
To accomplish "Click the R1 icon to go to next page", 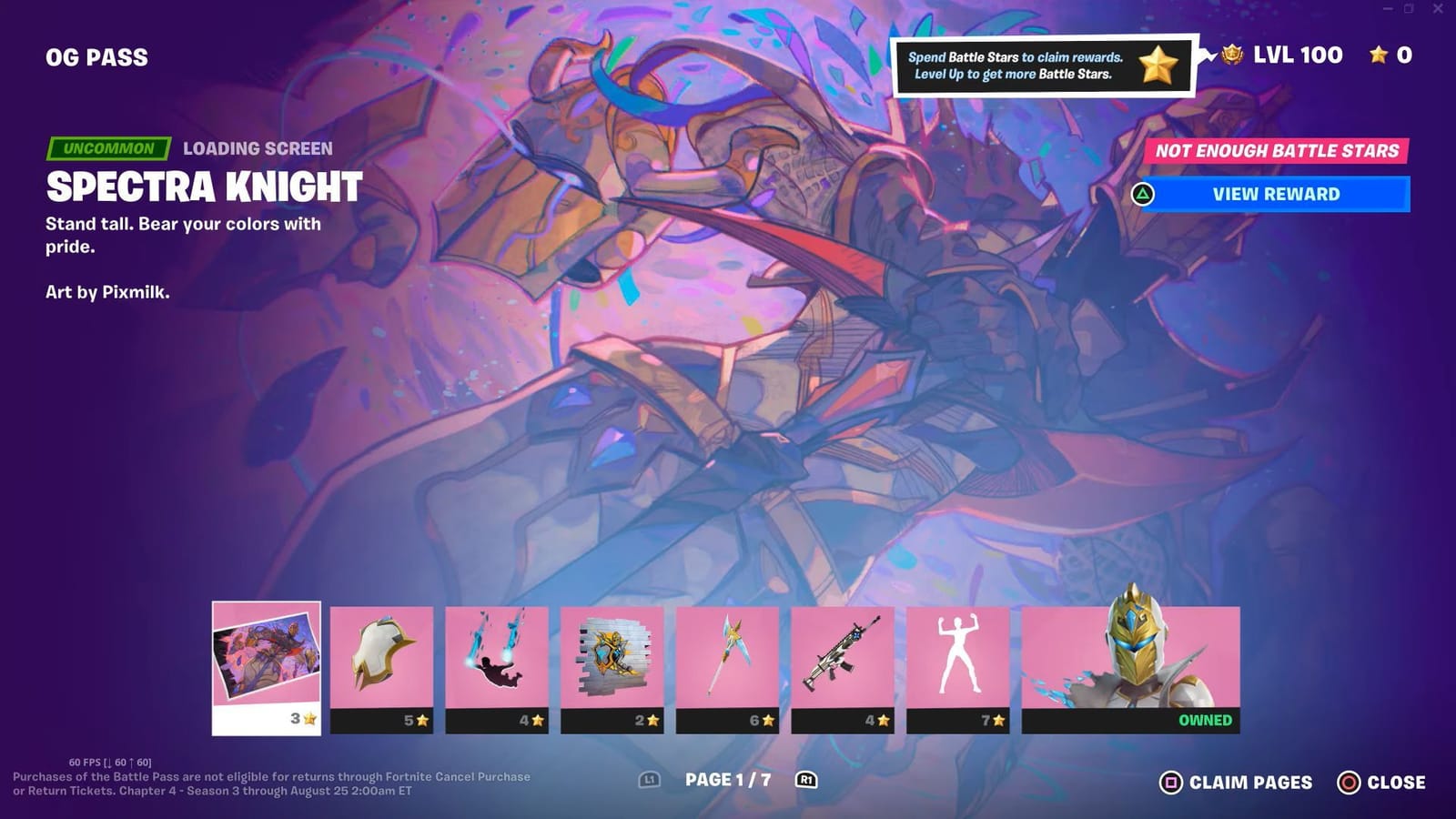I will point(804,781).
